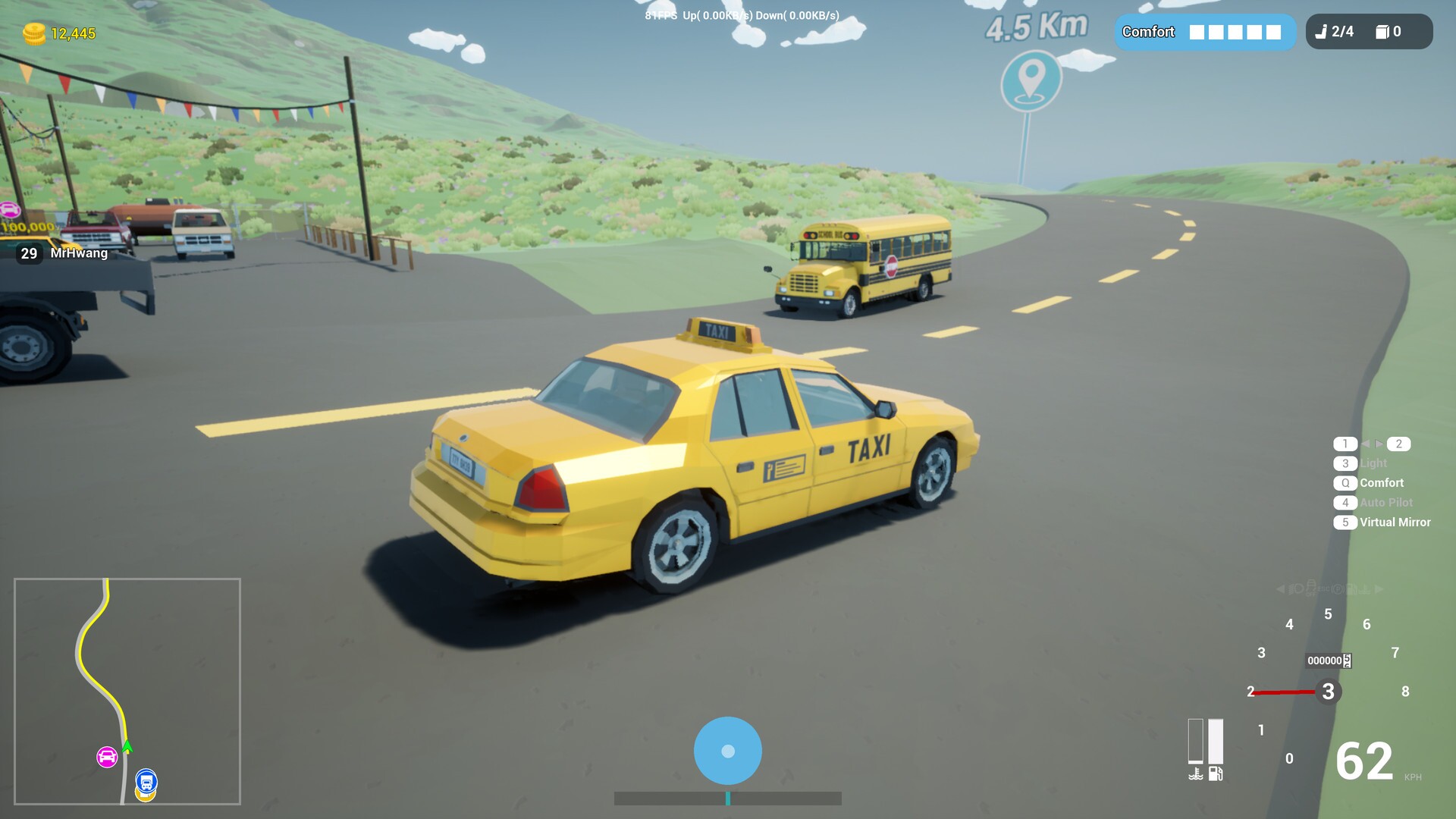This screenshot has height=819, width=1456.
Task: Open the Comfort setting via the Q shortcut
Action: point(1380,482)
